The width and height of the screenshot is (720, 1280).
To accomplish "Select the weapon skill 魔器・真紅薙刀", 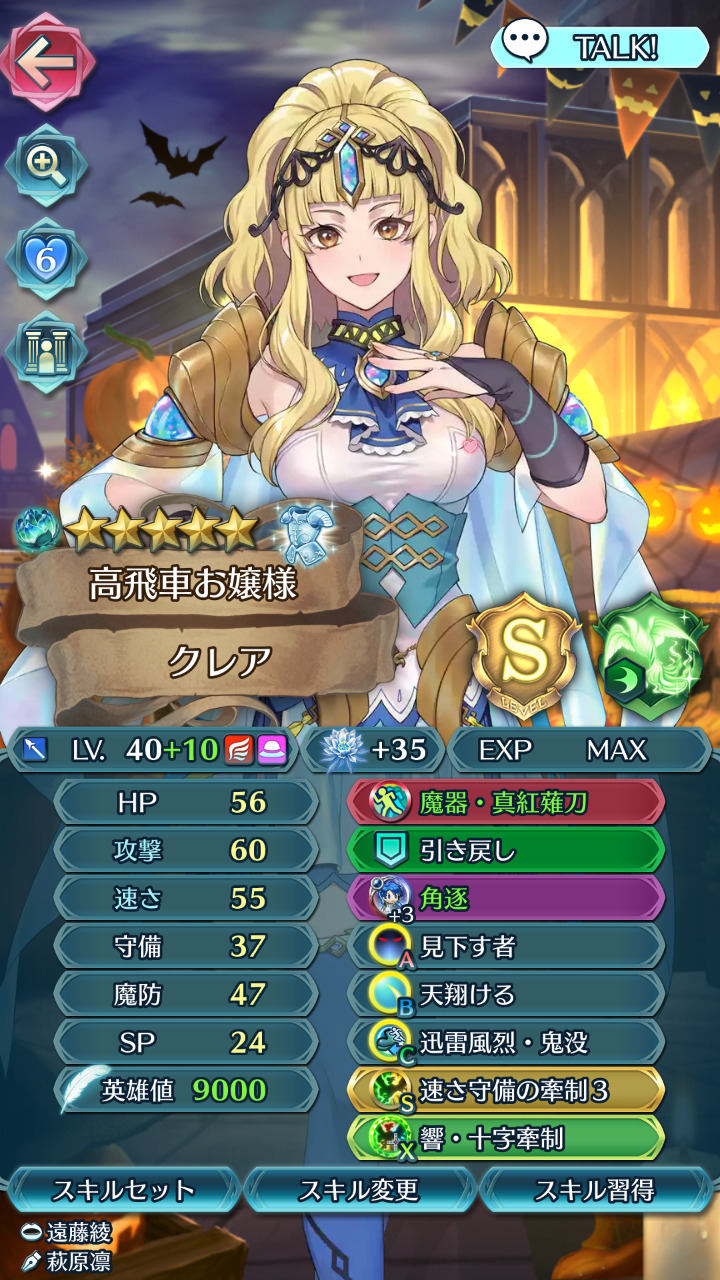I will coord(506,801).
